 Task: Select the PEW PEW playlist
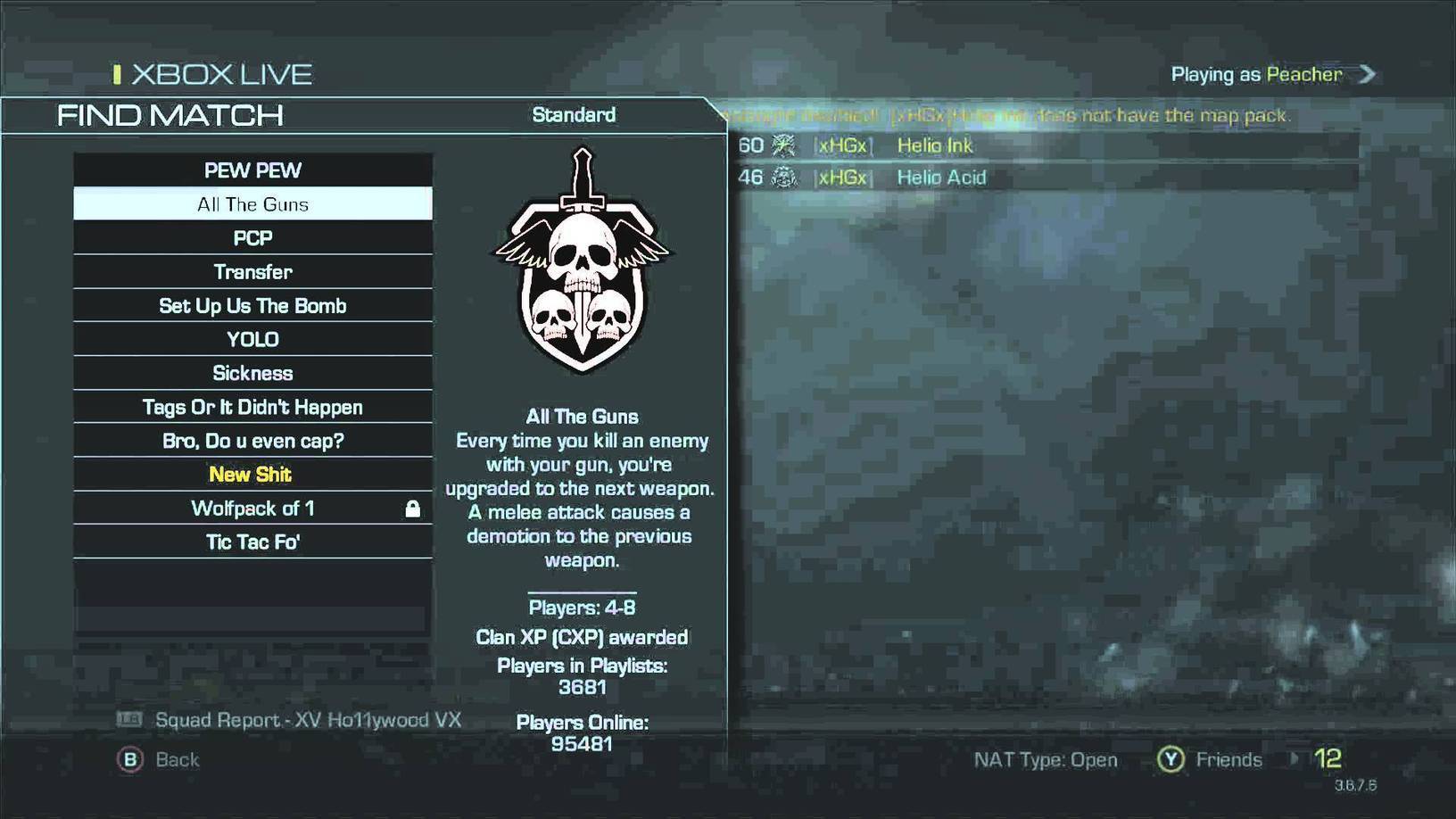point(252,170)
